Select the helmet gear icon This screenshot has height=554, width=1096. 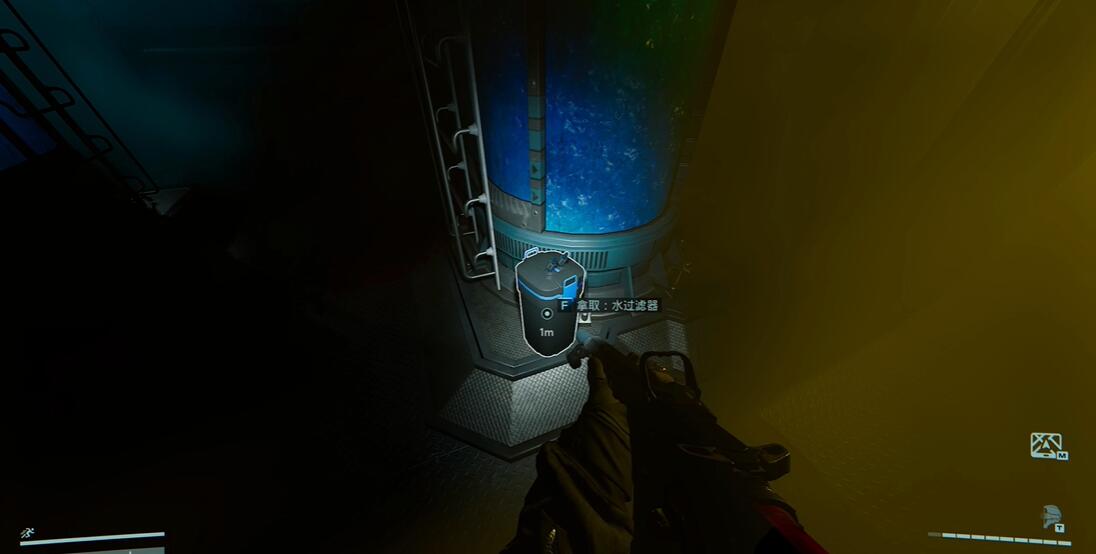pyautogui.click(x=1050, y=515)
